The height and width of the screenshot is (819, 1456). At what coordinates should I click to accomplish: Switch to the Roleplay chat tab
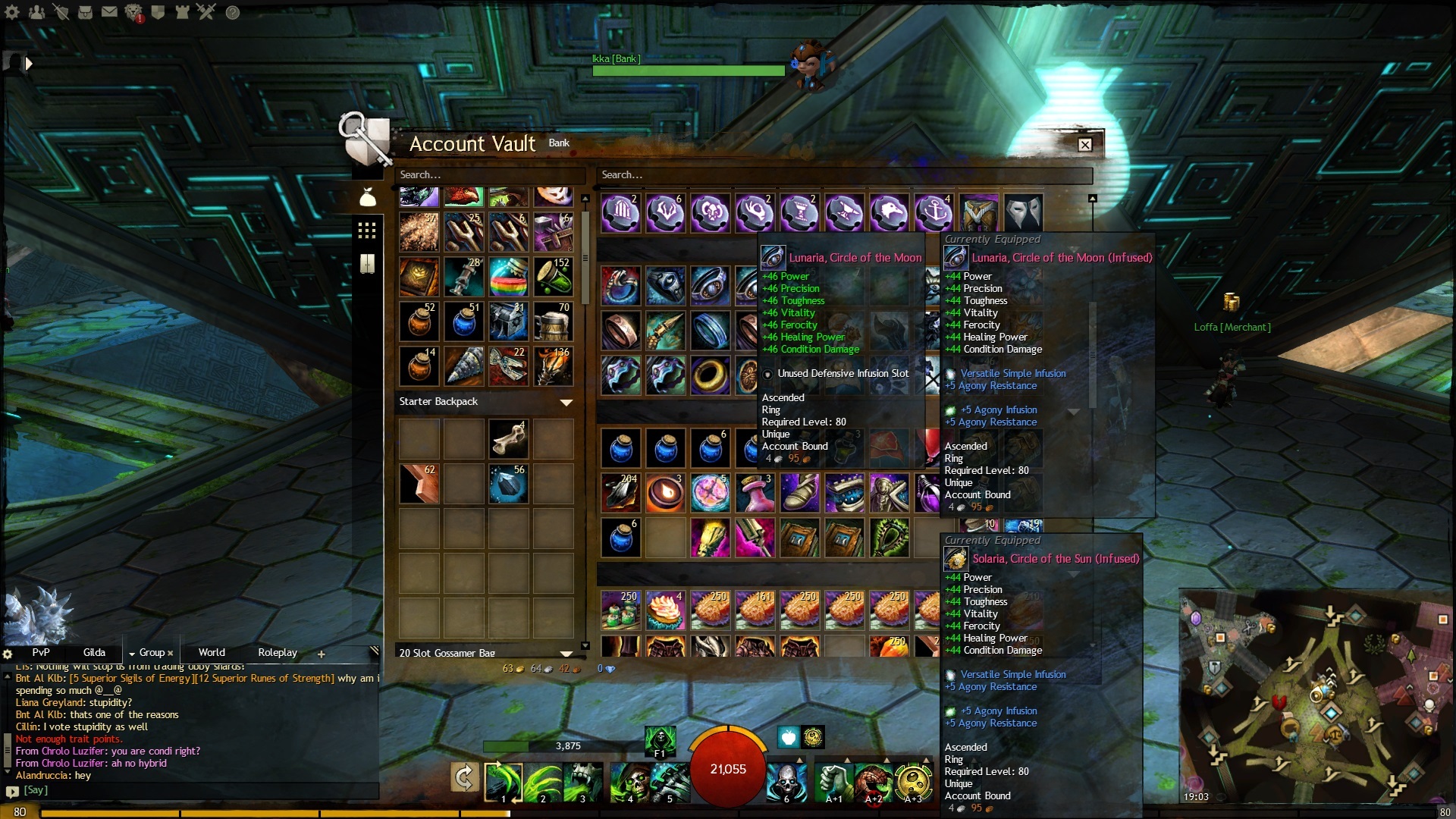click(278, 653)
